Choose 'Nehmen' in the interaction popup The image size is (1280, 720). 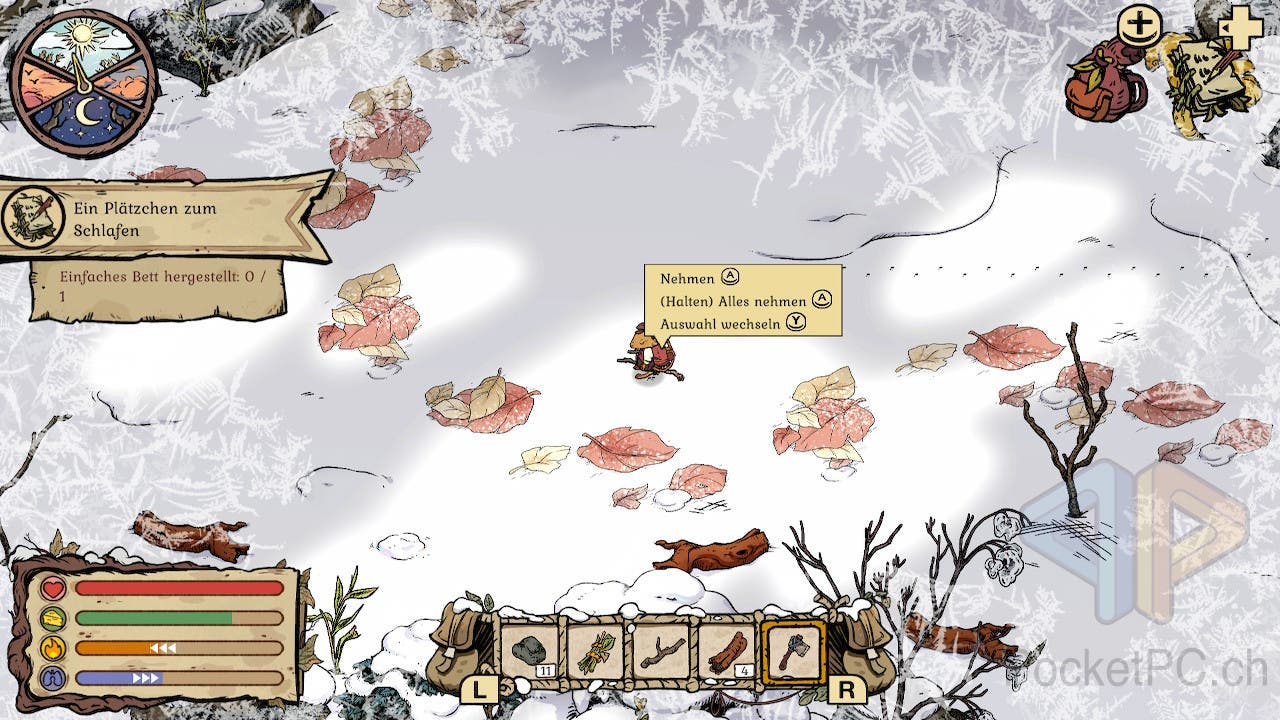[x=688, y=279]
